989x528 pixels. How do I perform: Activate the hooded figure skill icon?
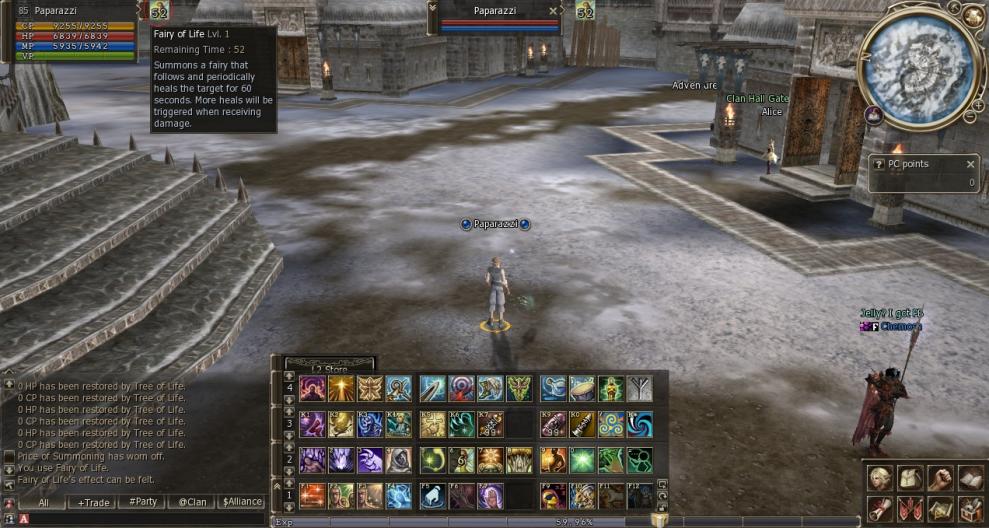pyautogui.click(x=399, y=460)
